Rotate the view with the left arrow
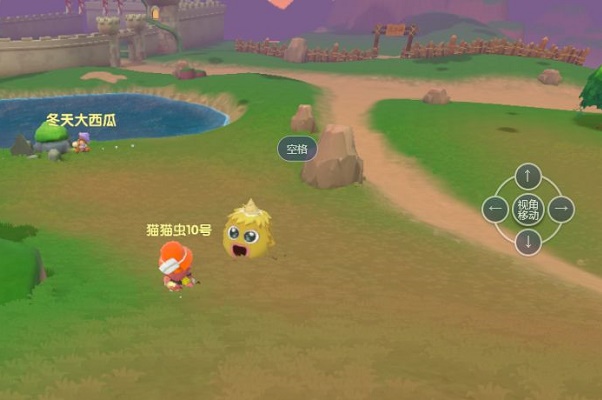 (x=495, y=209)
